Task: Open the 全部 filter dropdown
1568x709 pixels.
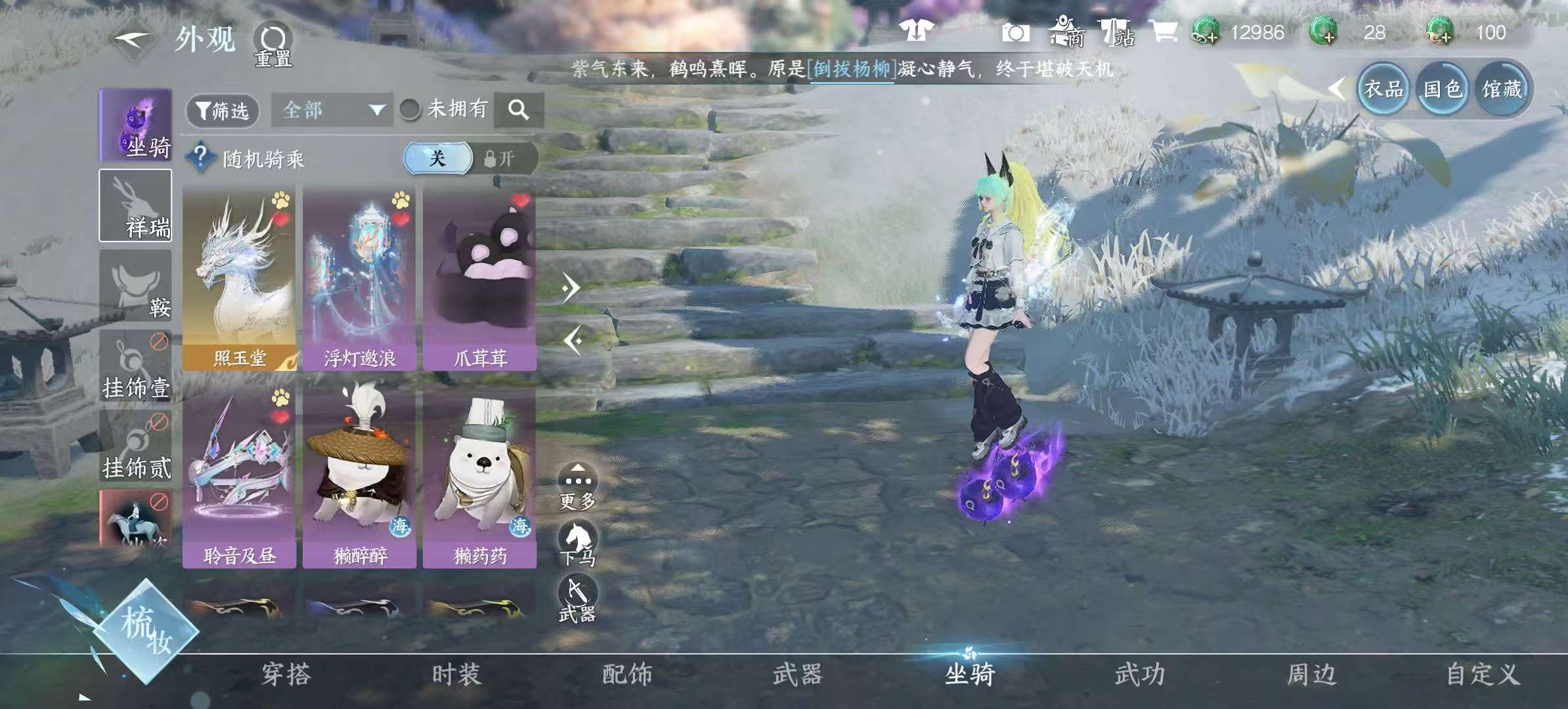Action: pyautogui.click(x=332, y=110)
